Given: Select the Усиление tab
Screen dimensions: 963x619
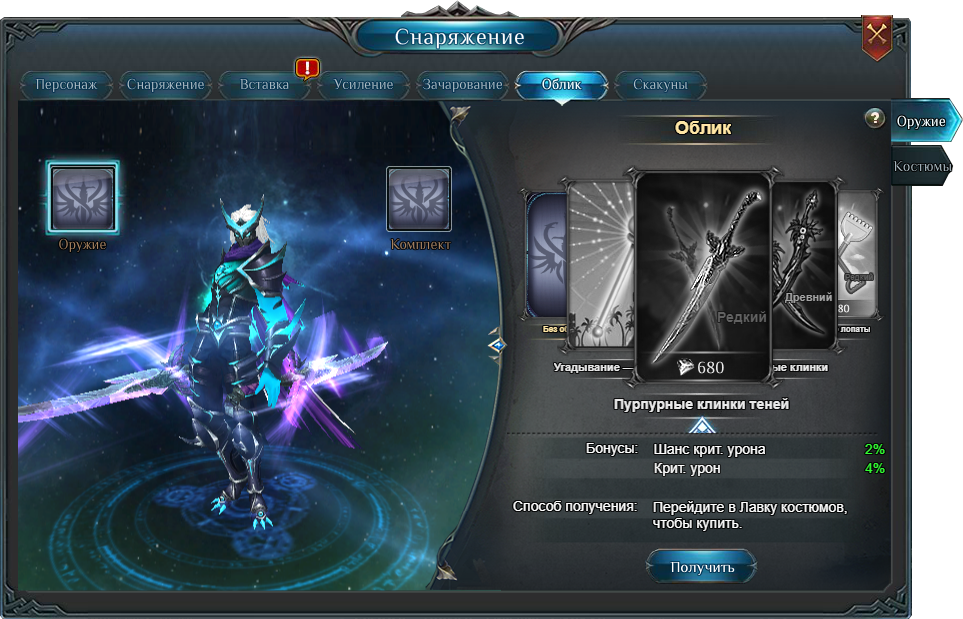Looking at the screenshot, I should tap(363, 85).
